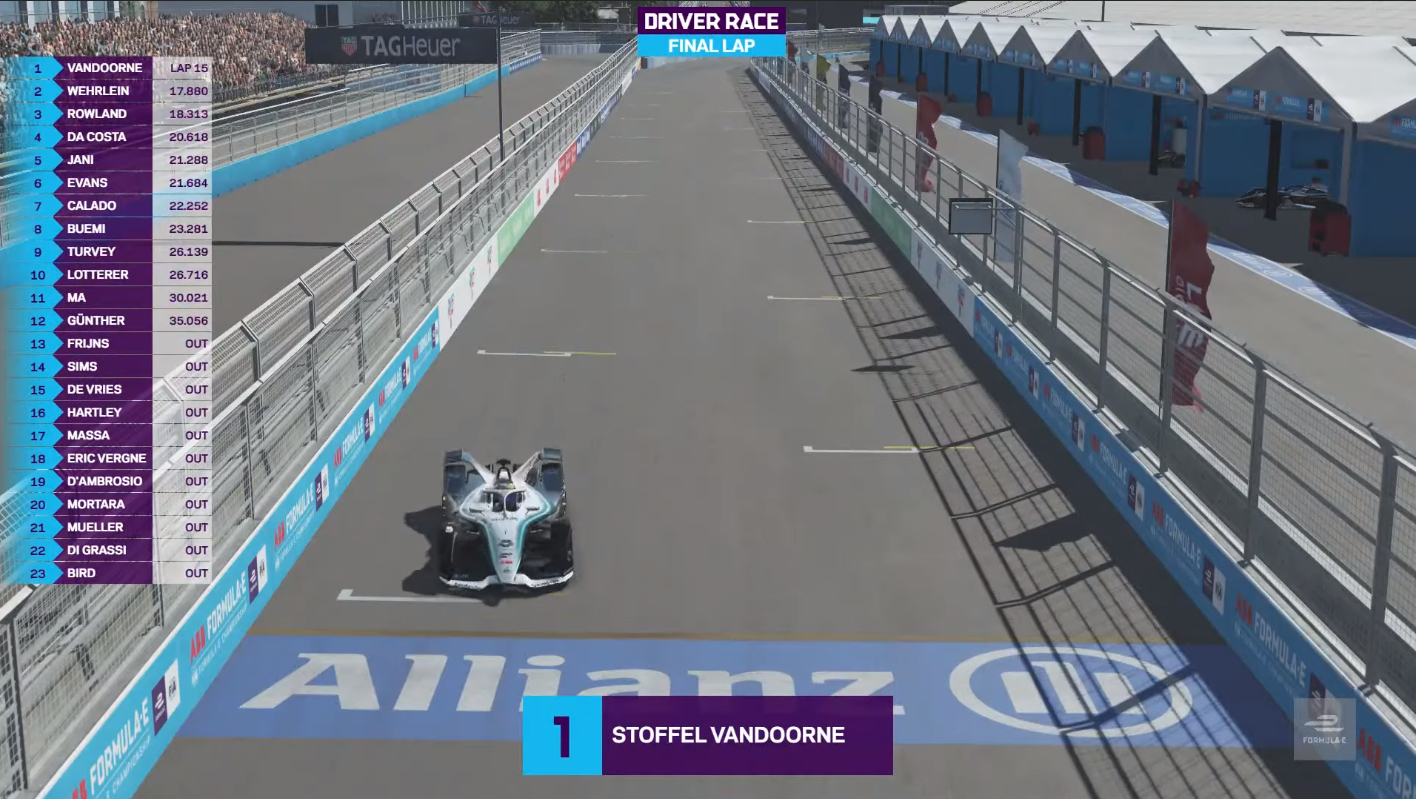Choose Lotterer's row in the leaderboard
Viewport: 1416px width, 799px height.
click(x=108, y=275)
